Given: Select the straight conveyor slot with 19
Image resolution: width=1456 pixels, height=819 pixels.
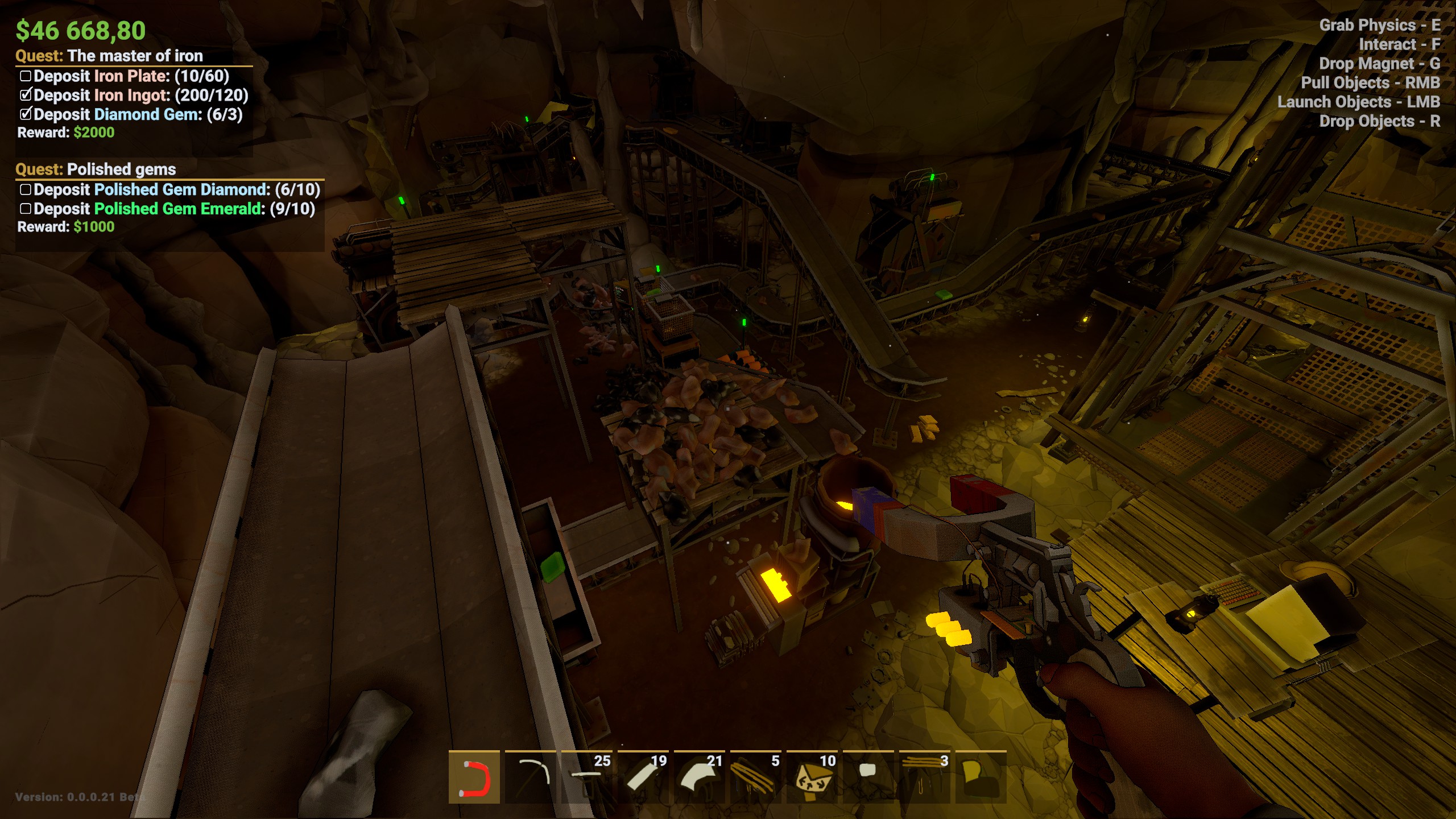Looking at the screenshot, I should pyautogui.click(x=643, y=777).
